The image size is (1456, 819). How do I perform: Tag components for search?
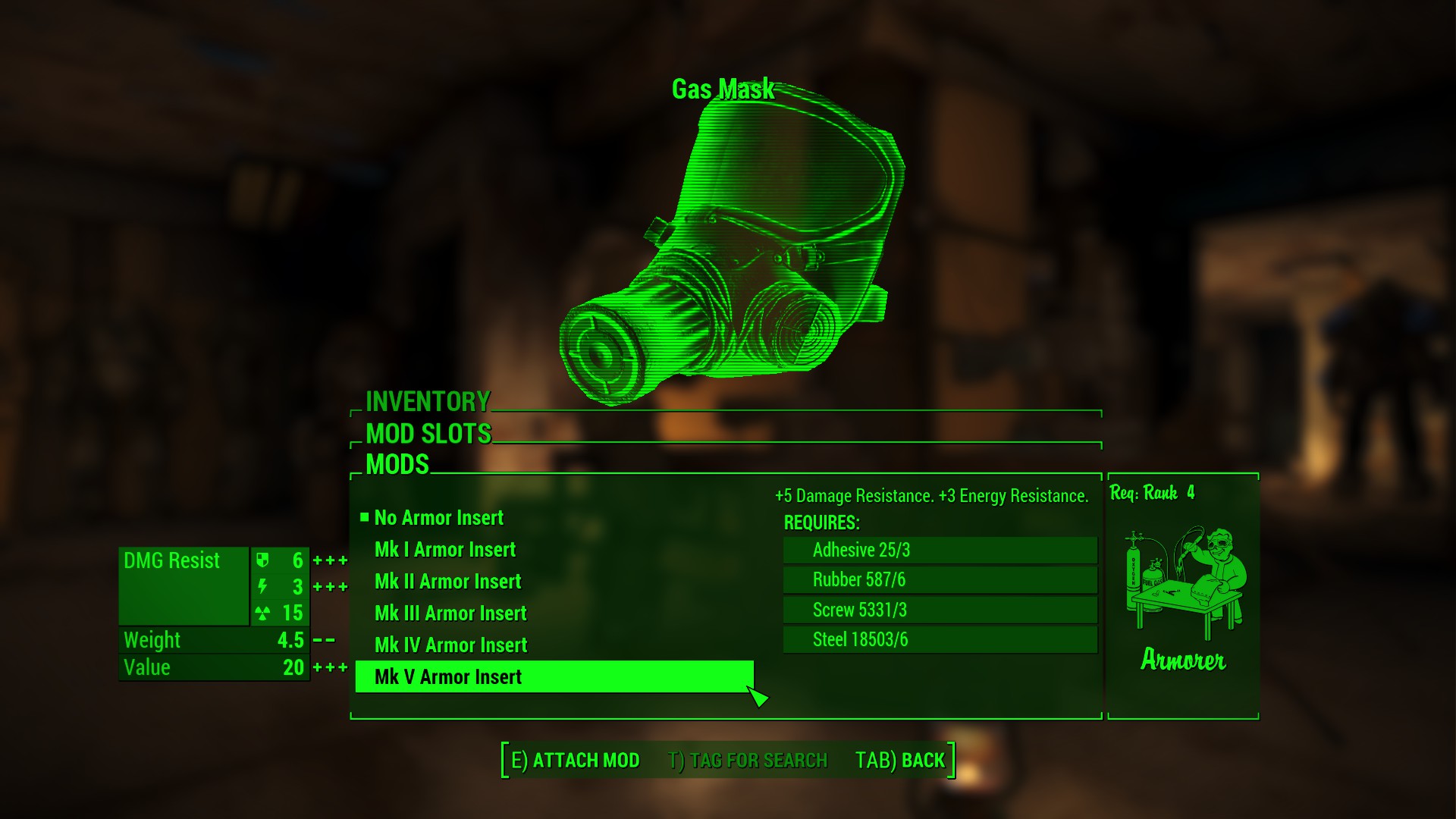tap(747, 760)
